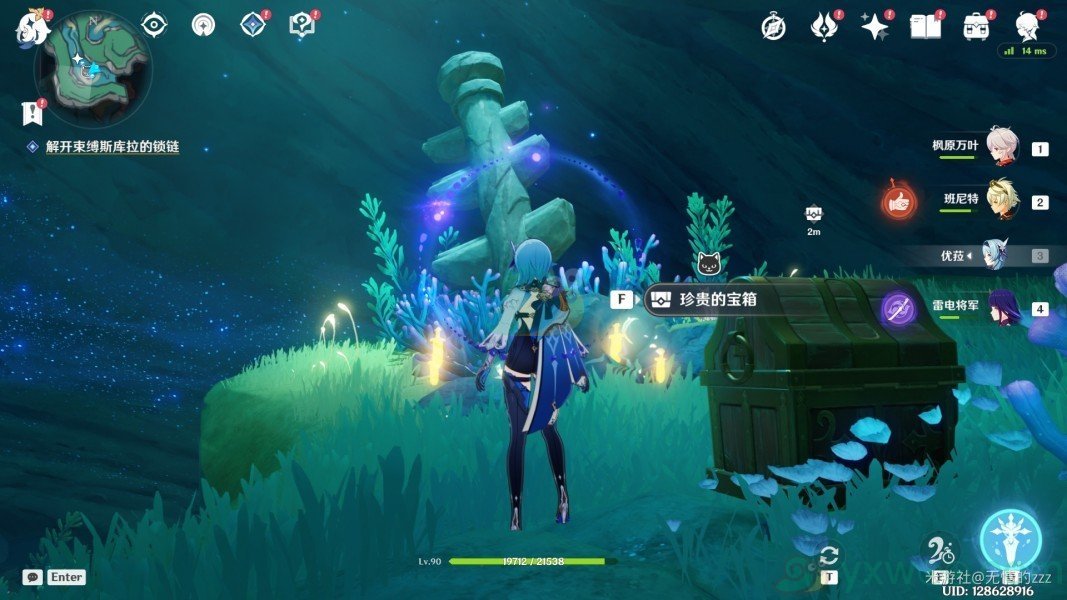This screenshot has width=1067, height=600.
Task: Open the minimap
Action: point(92,68)
